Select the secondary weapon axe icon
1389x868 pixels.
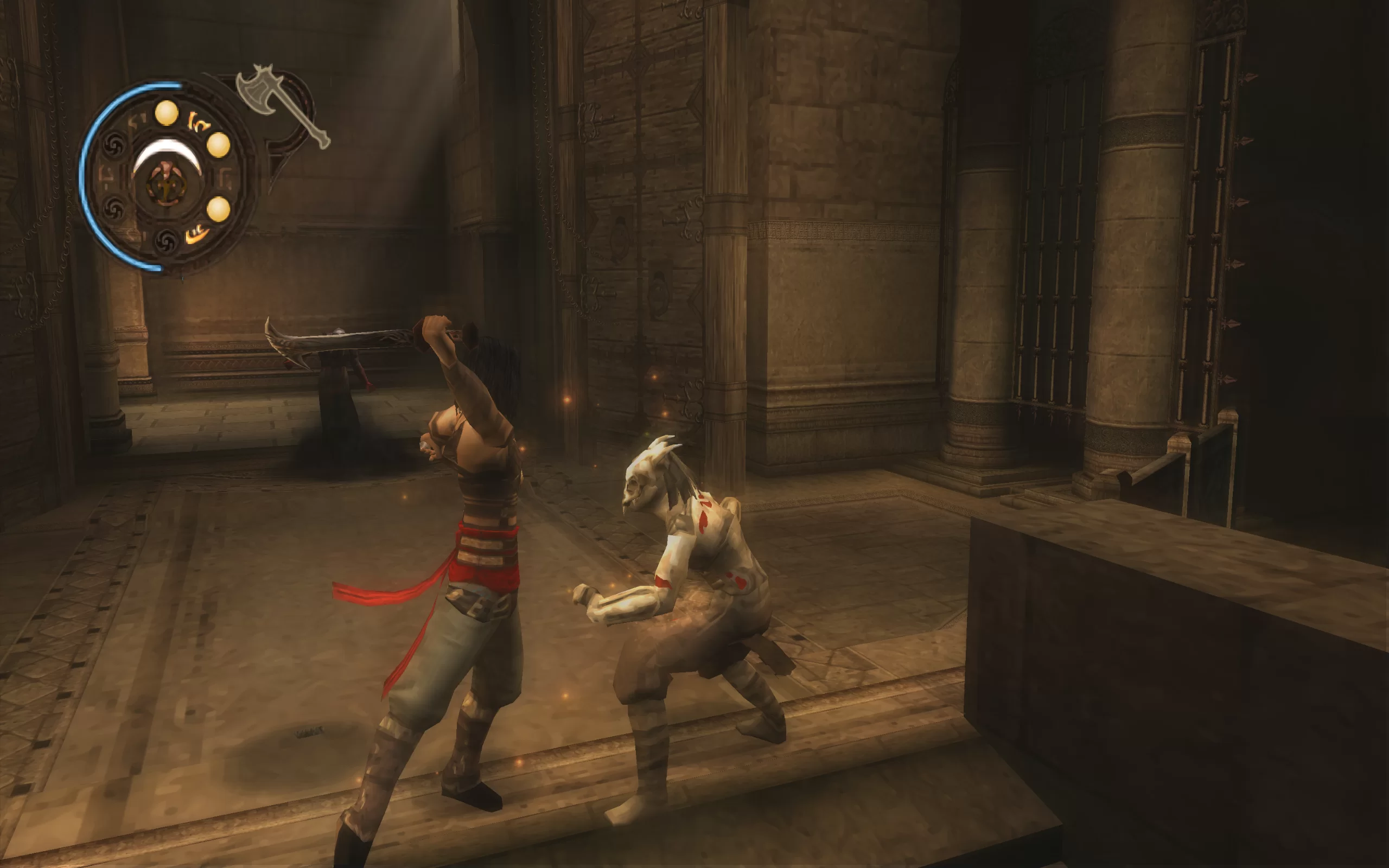pyautogui.click(x=281, y=103)
